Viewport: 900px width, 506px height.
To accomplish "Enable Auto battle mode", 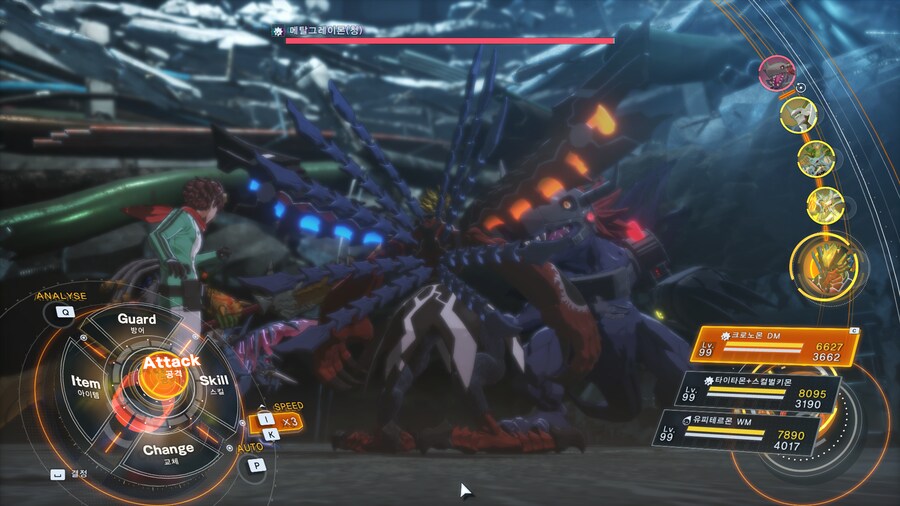I will pos(257,464).
